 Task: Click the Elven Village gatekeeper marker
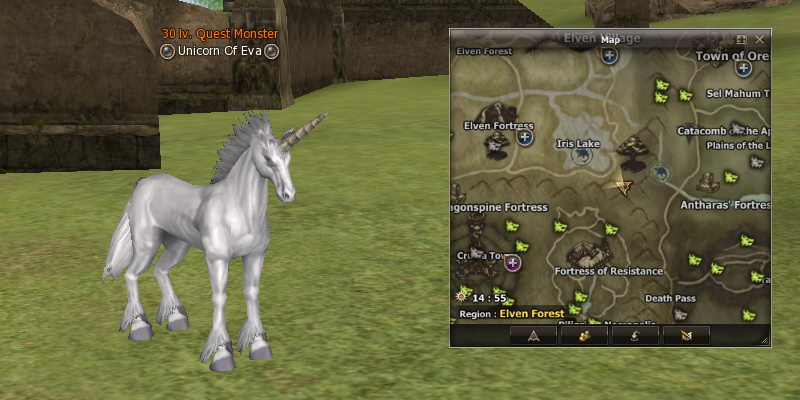coord(609,56)
